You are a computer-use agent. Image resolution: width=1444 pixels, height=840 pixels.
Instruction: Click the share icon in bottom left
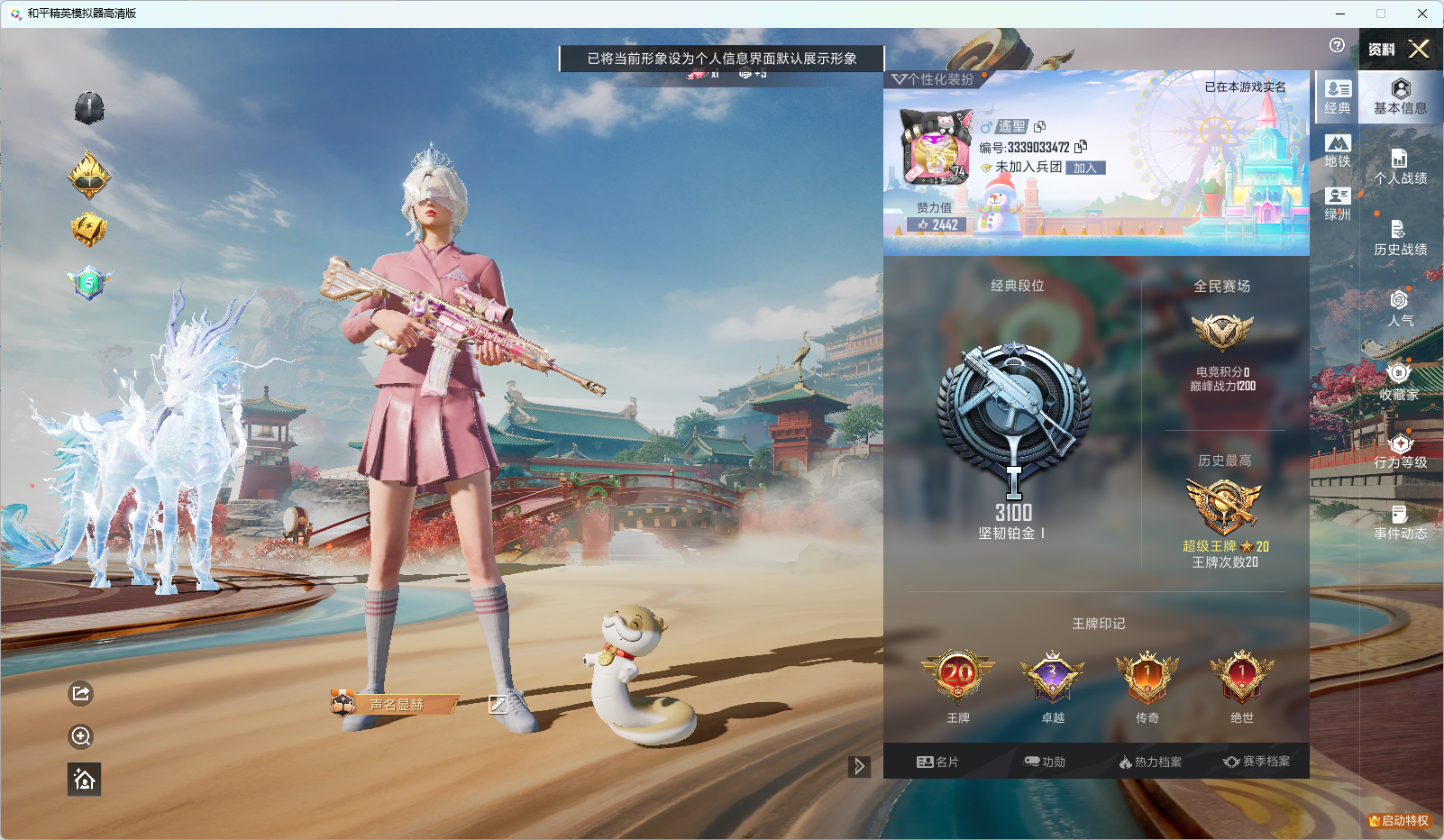(80, 694)
